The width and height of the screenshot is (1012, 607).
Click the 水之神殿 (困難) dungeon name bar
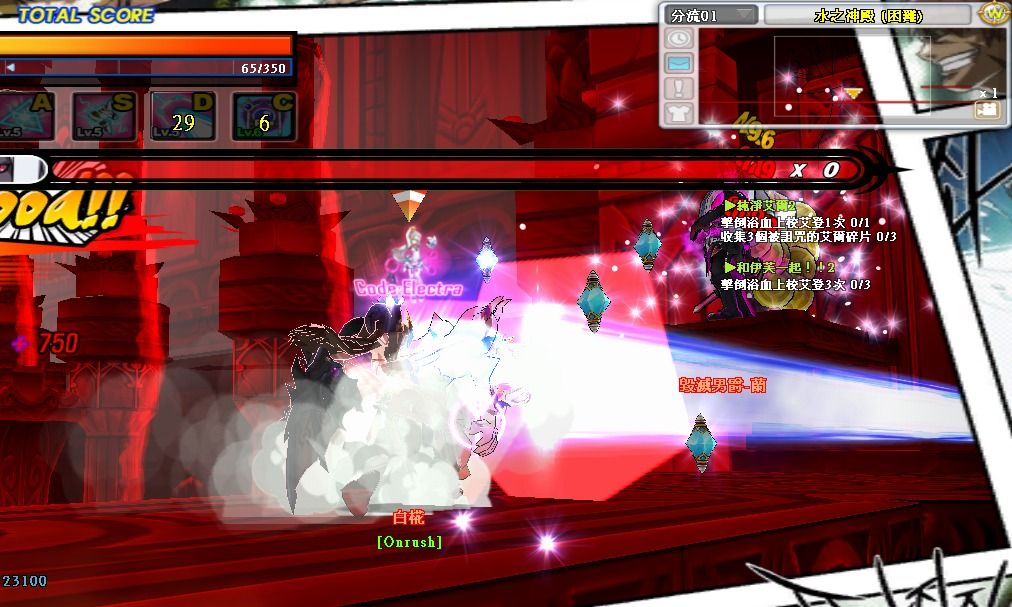pos(866,15)
